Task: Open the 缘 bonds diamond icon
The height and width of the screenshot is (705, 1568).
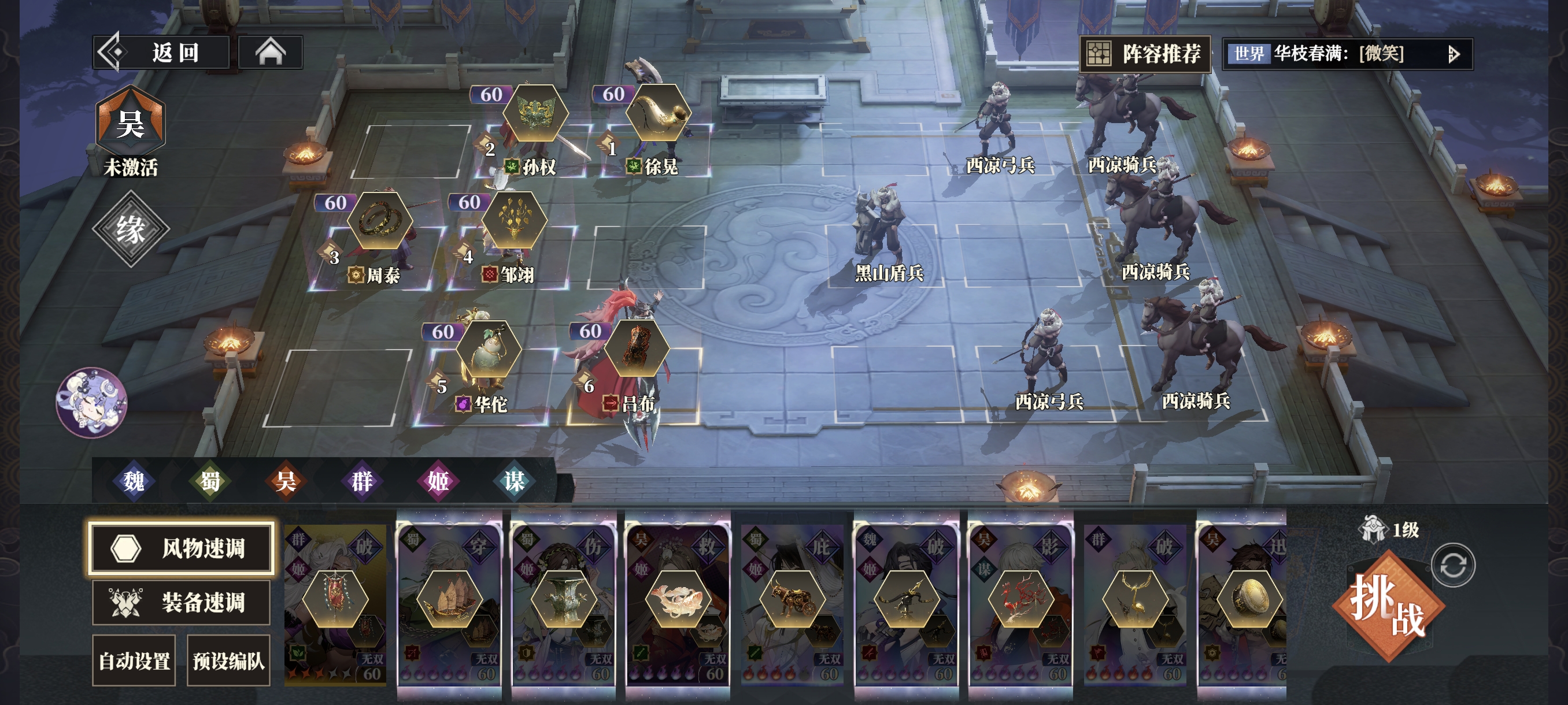Action: coord(130,229)
